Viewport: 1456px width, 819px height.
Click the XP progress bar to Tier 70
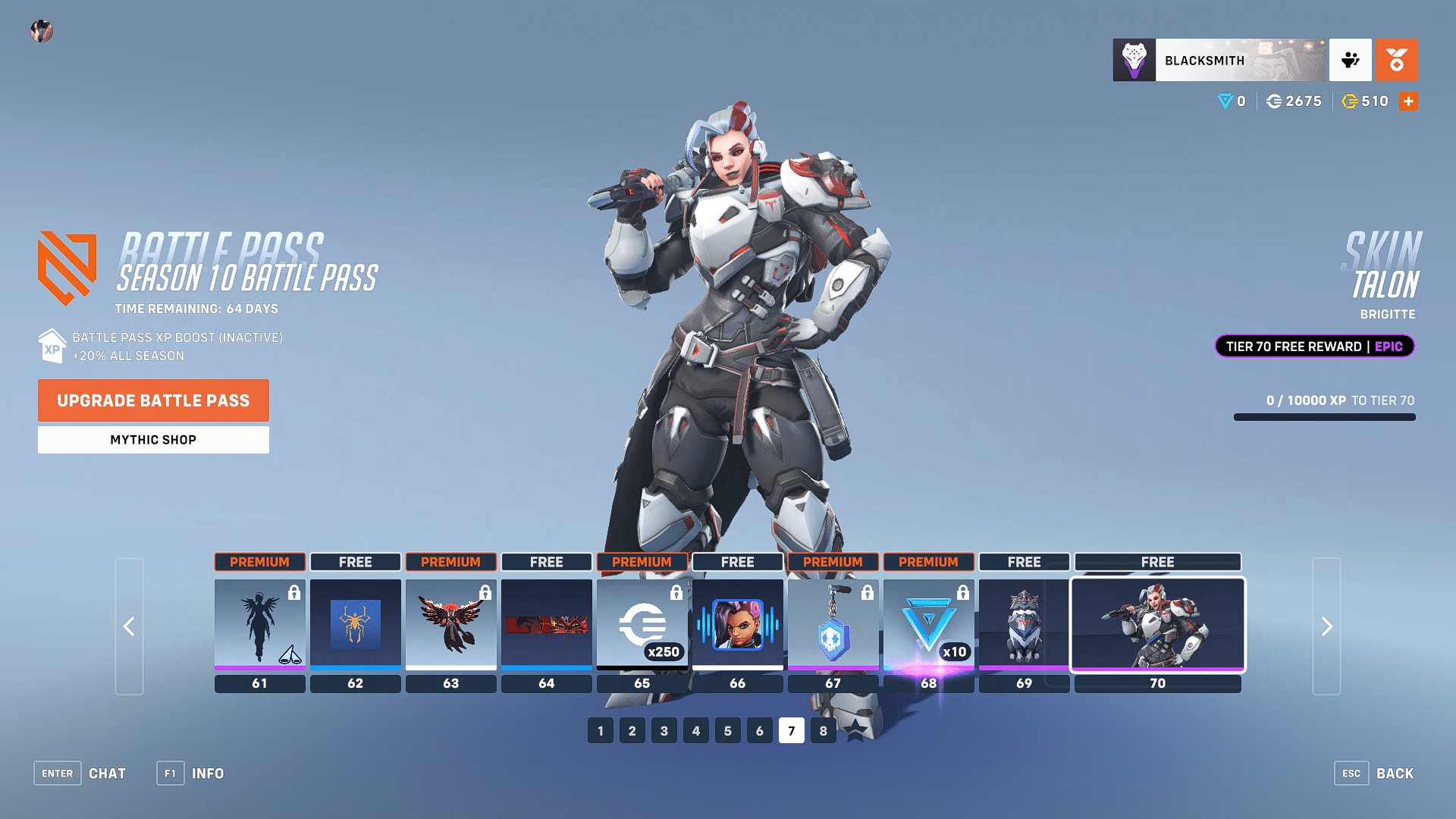(1323, 416)
